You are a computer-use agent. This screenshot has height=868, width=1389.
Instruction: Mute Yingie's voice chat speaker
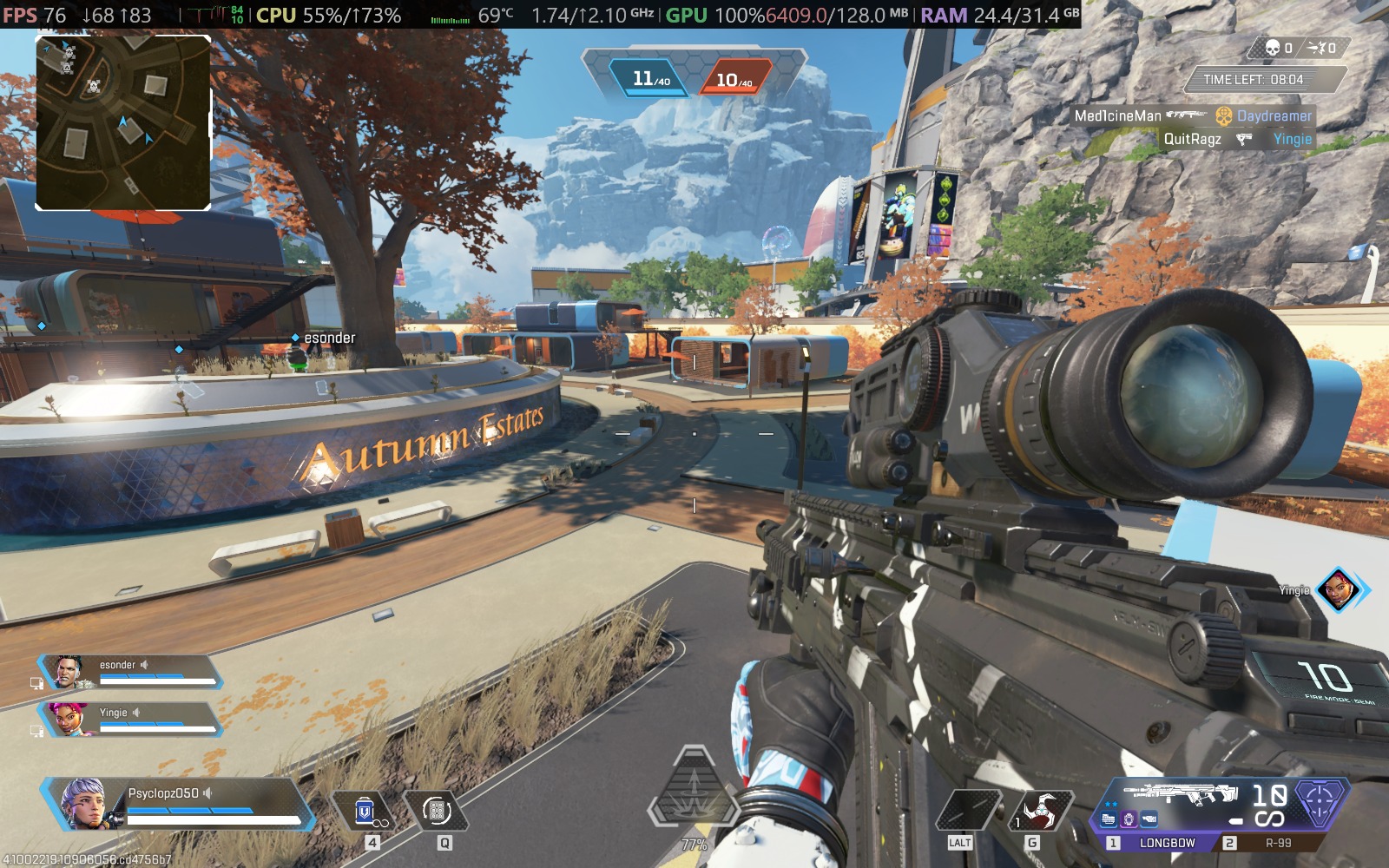coord(136,712)
